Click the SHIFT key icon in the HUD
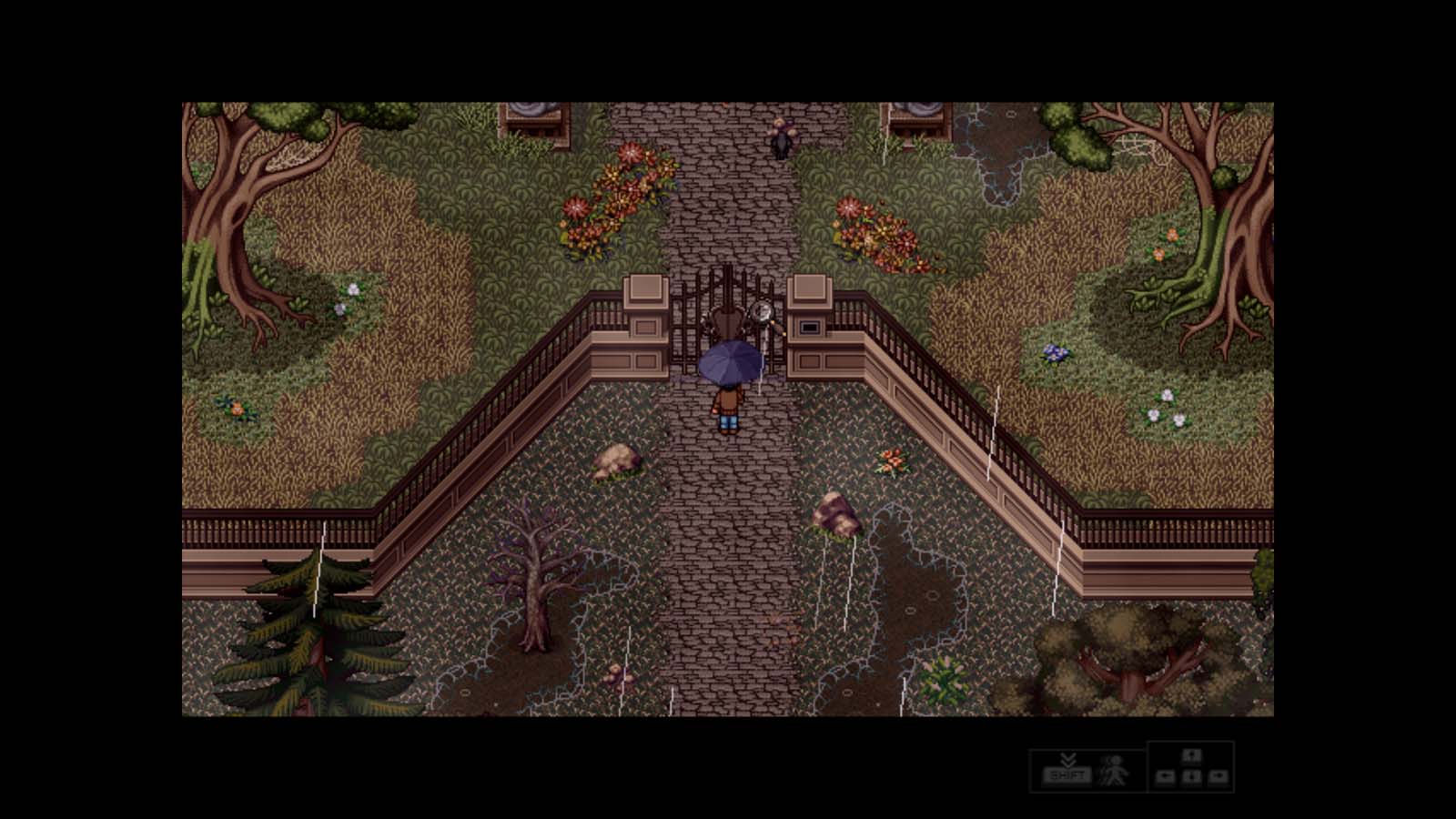 click(x=1067, y=774)
